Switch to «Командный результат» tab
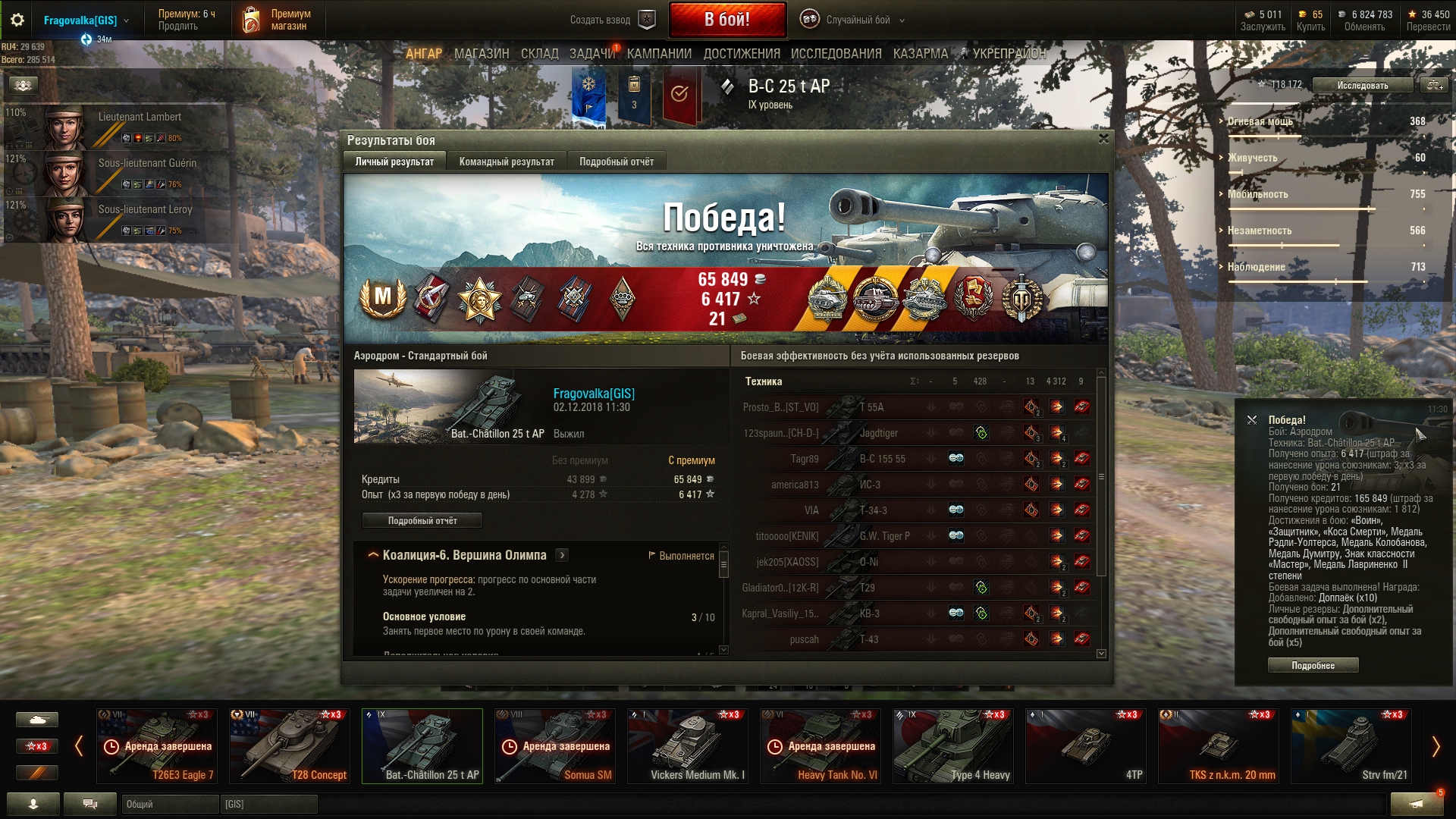Image resolution: width=1456 pixels, height=819 pixels. 507,162
